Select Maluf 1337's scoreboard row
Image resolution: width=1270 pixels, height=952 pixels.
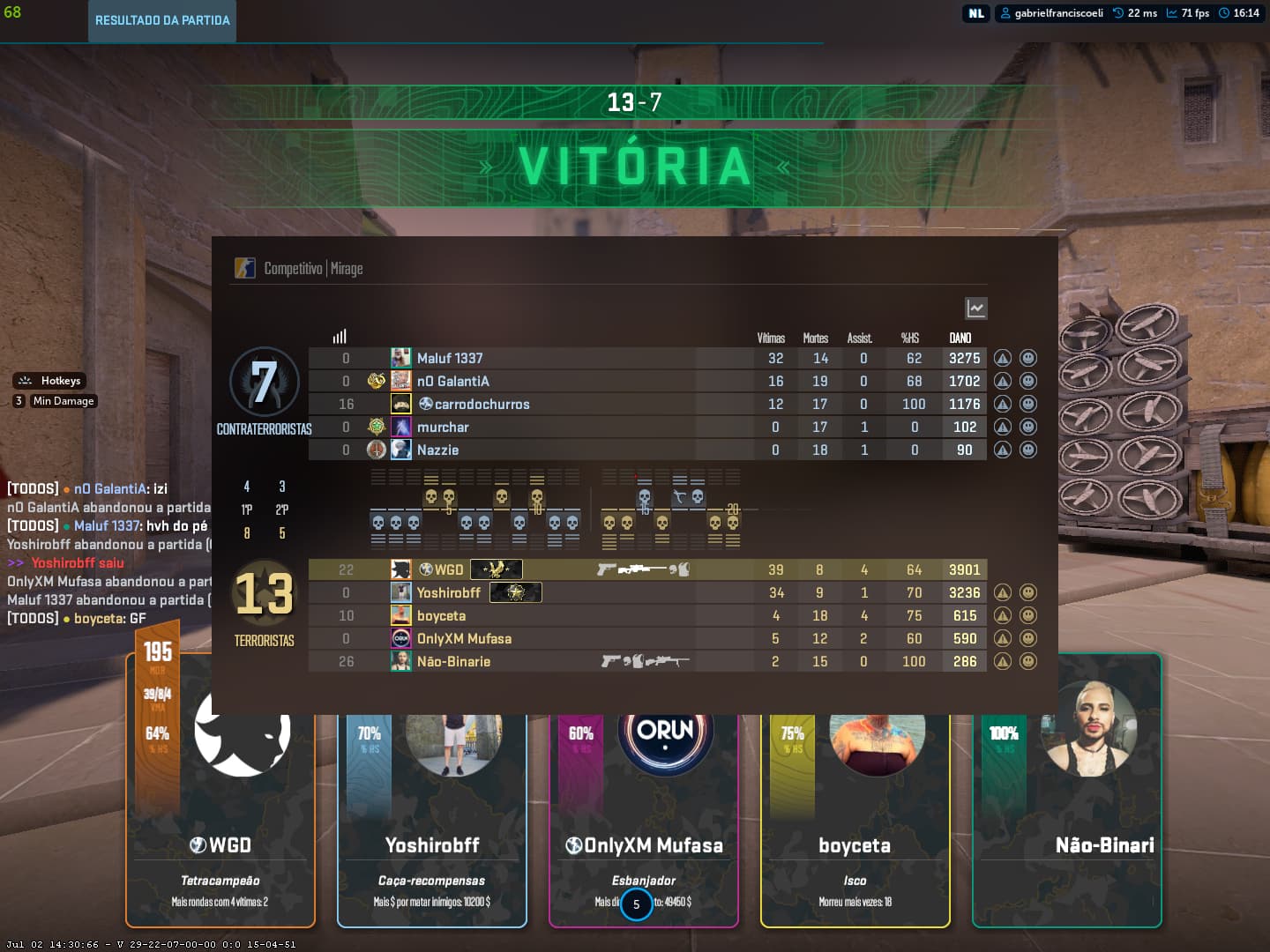pos(450,359)
